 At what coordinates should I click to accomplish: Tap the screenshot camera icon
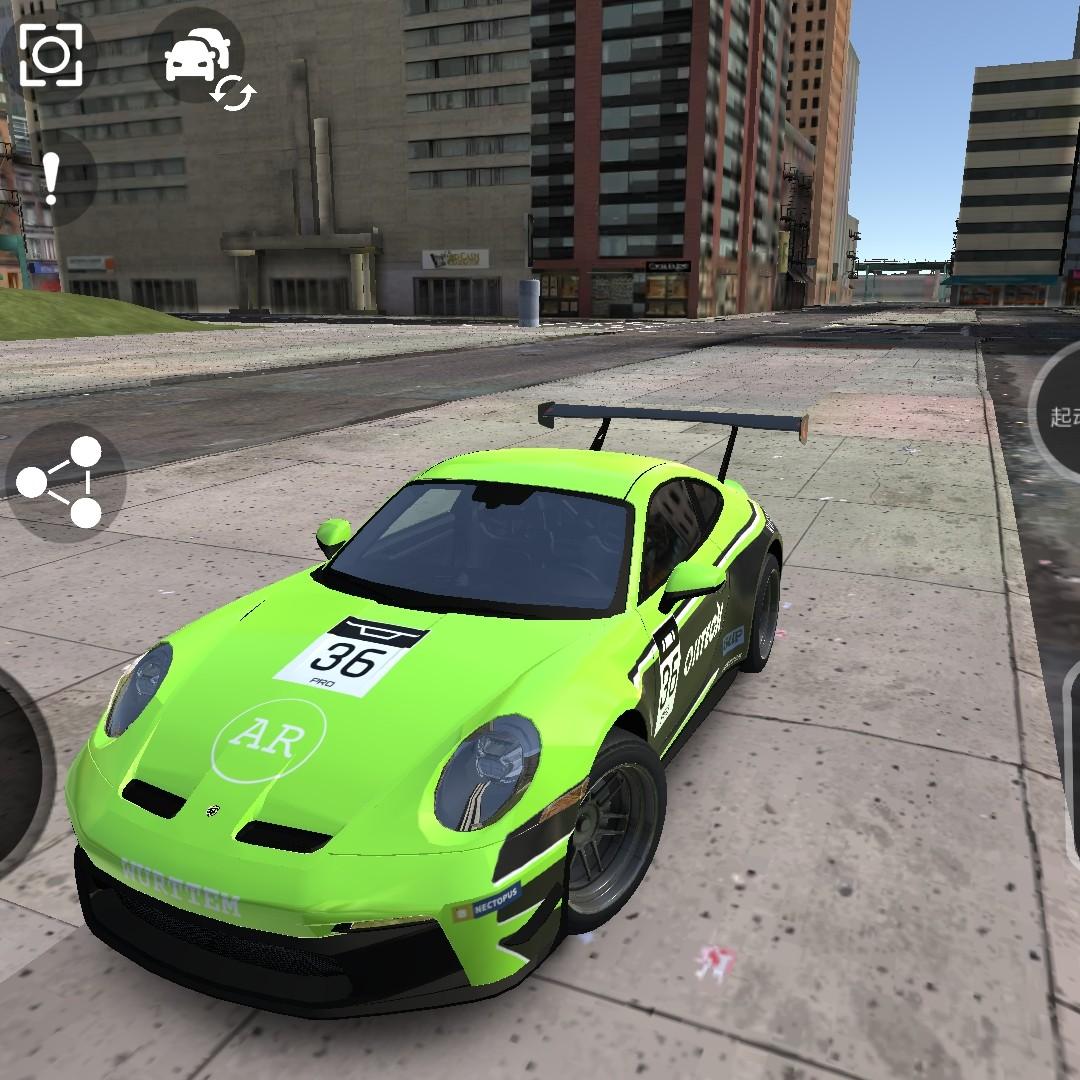tap(49, 55)
